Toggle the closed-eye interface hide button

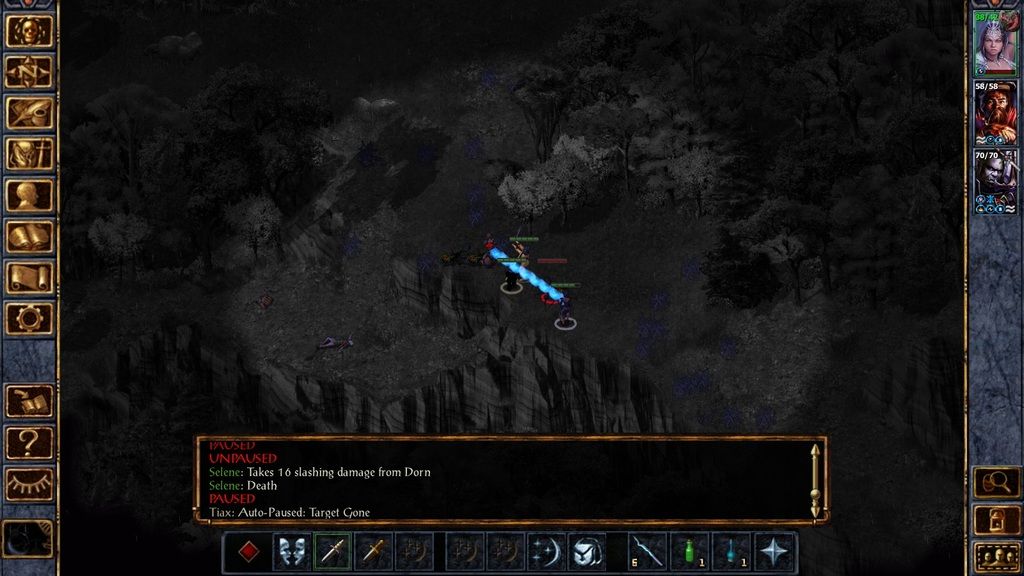(29, 484)
